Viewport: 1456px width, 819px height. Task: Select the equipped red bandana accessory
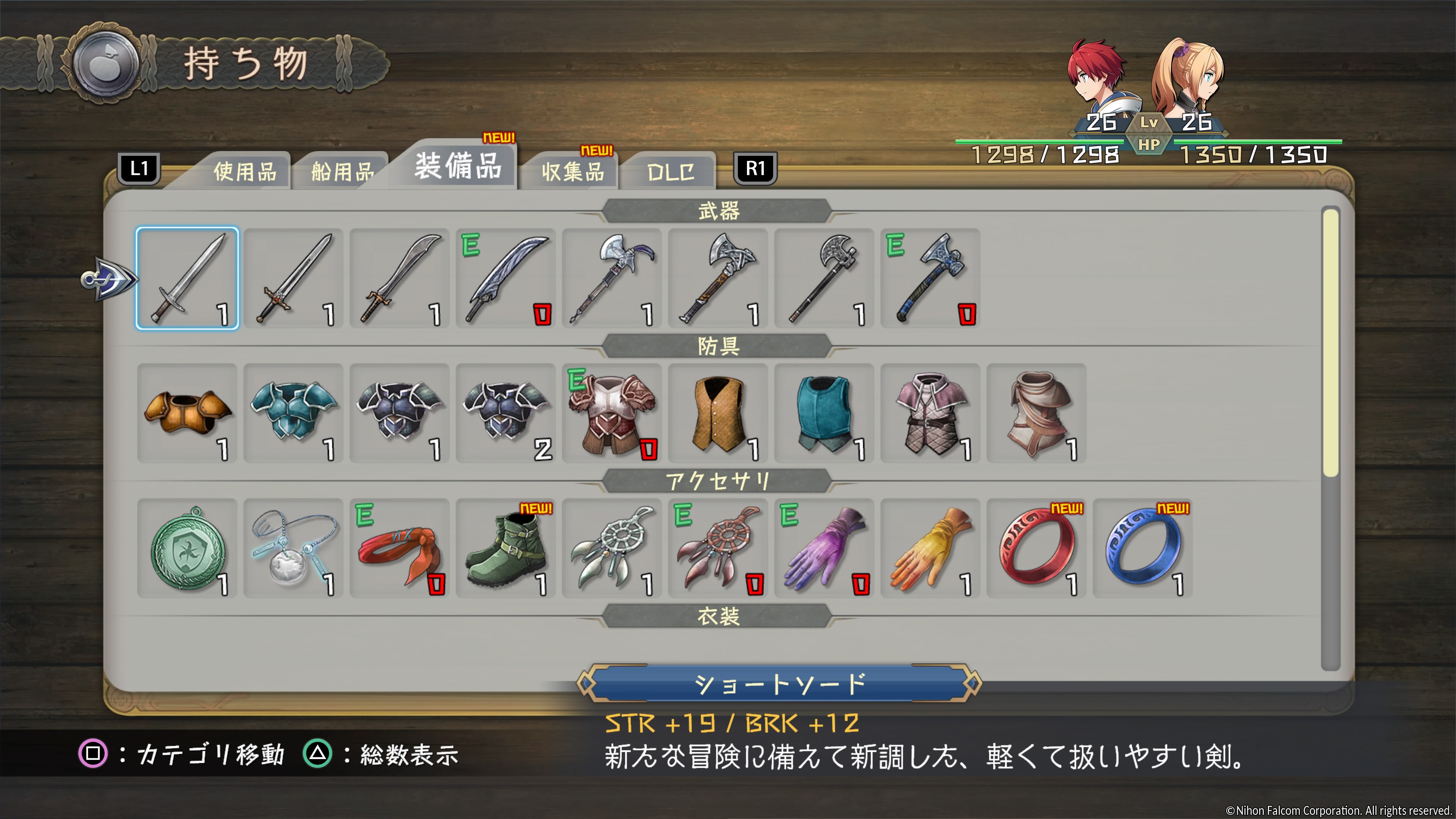[x=400, y=548]
